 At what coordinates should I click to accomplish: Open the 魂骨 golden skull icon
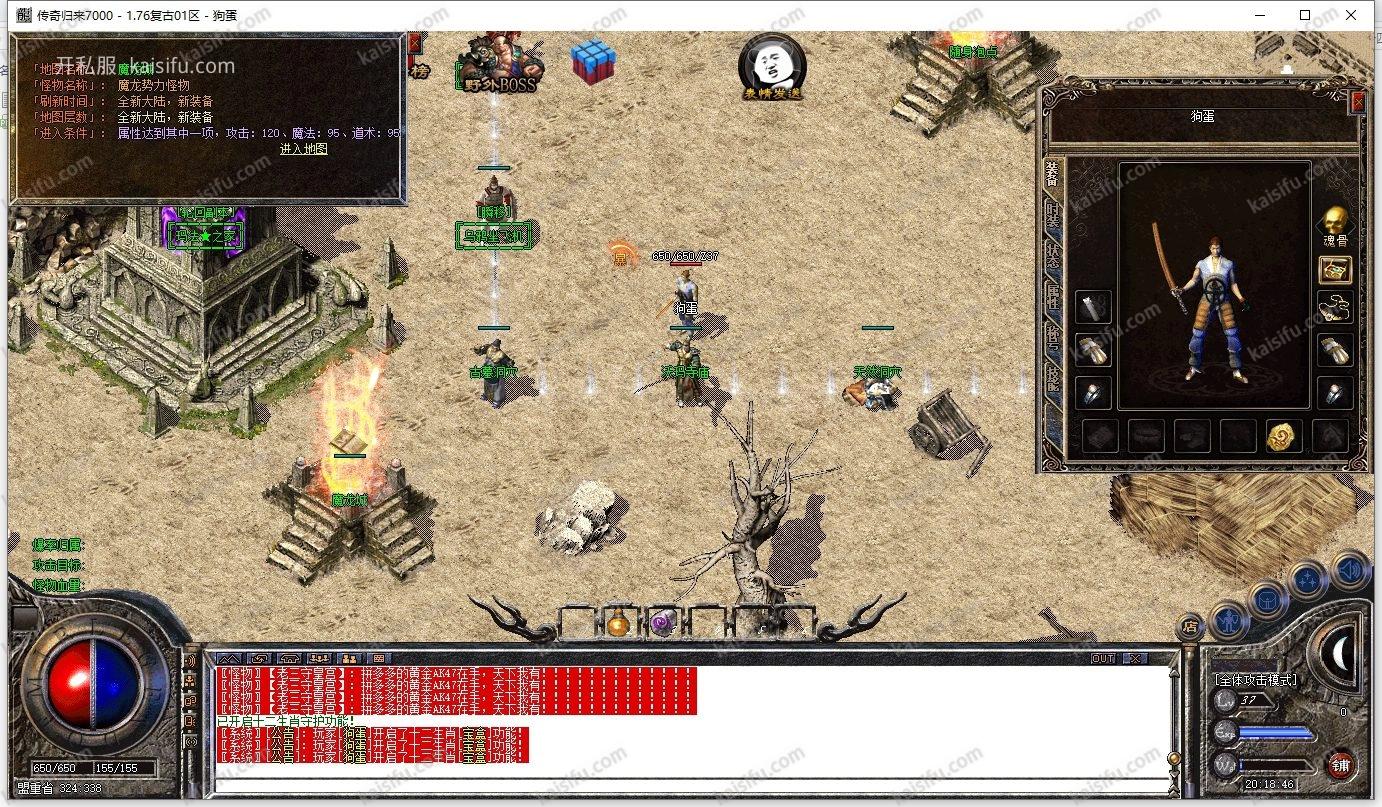coord(1334,225)
